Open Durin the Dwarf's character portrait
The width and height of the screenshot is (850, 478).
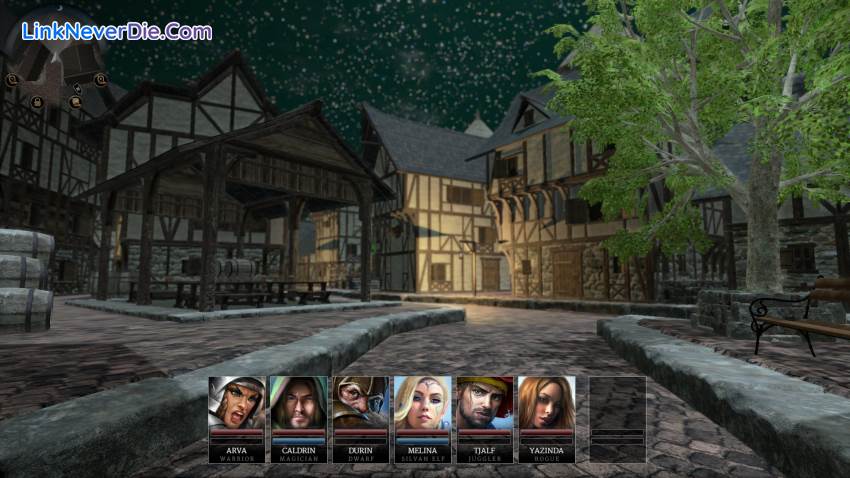click(361, 404)
